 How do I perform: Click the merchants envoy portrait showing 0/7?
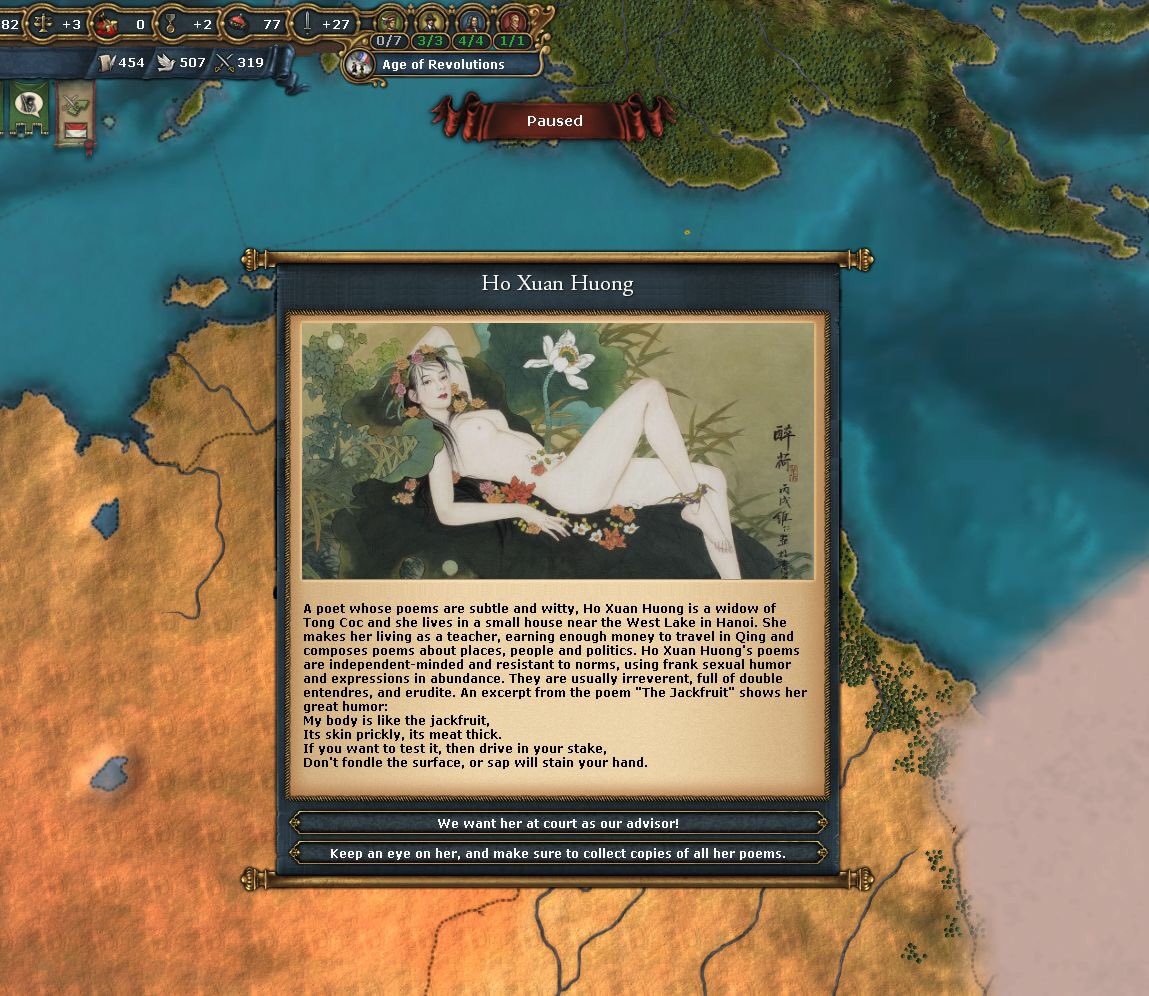tap(391, 20)
